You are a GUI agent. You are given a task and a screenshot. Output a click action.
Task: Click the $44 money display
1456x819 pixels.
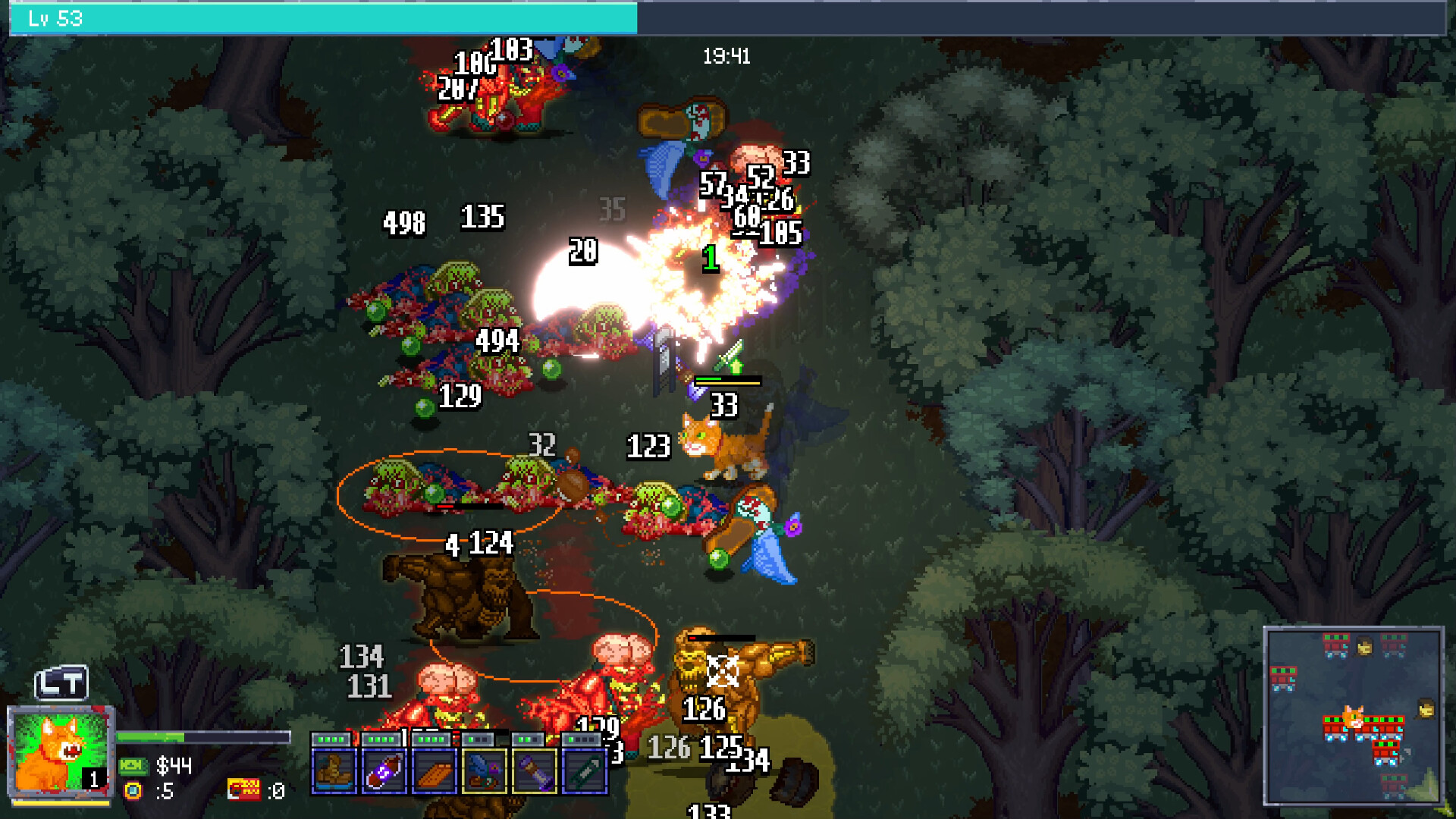174,766
